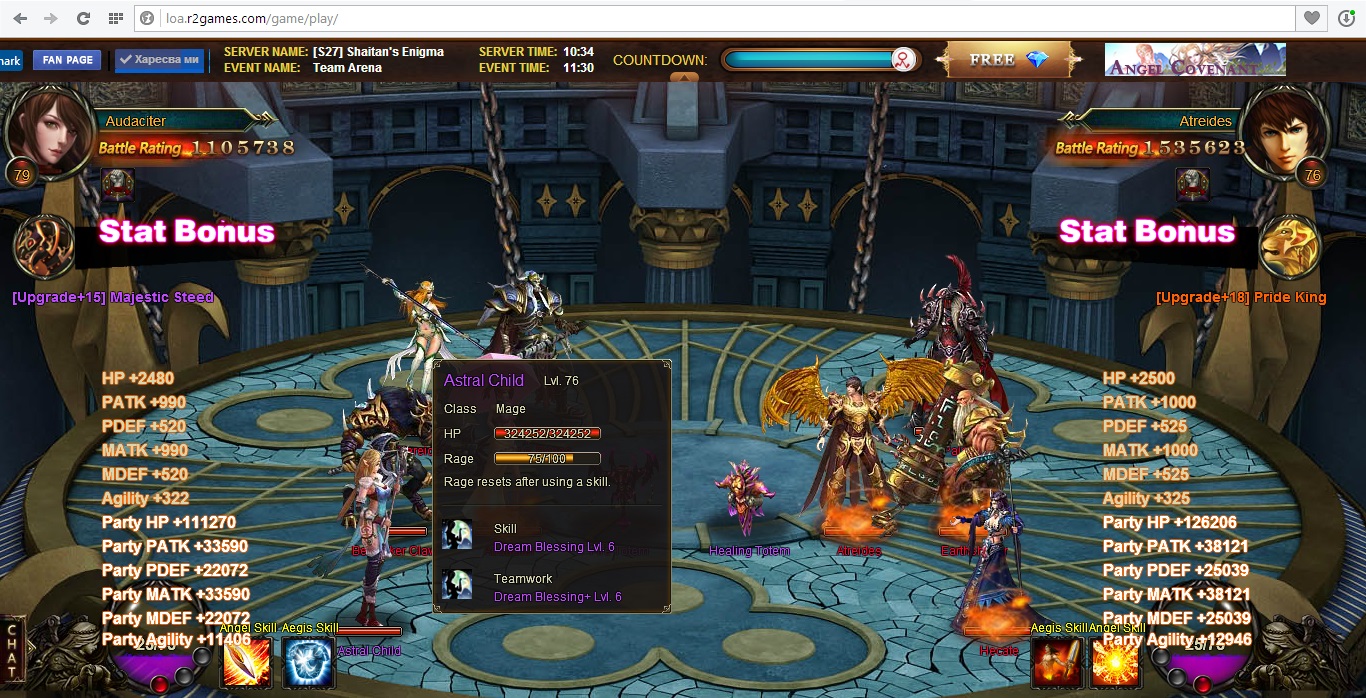
Task: Select the right team's Angel Skill burst icon
Action: point(1115,662)
